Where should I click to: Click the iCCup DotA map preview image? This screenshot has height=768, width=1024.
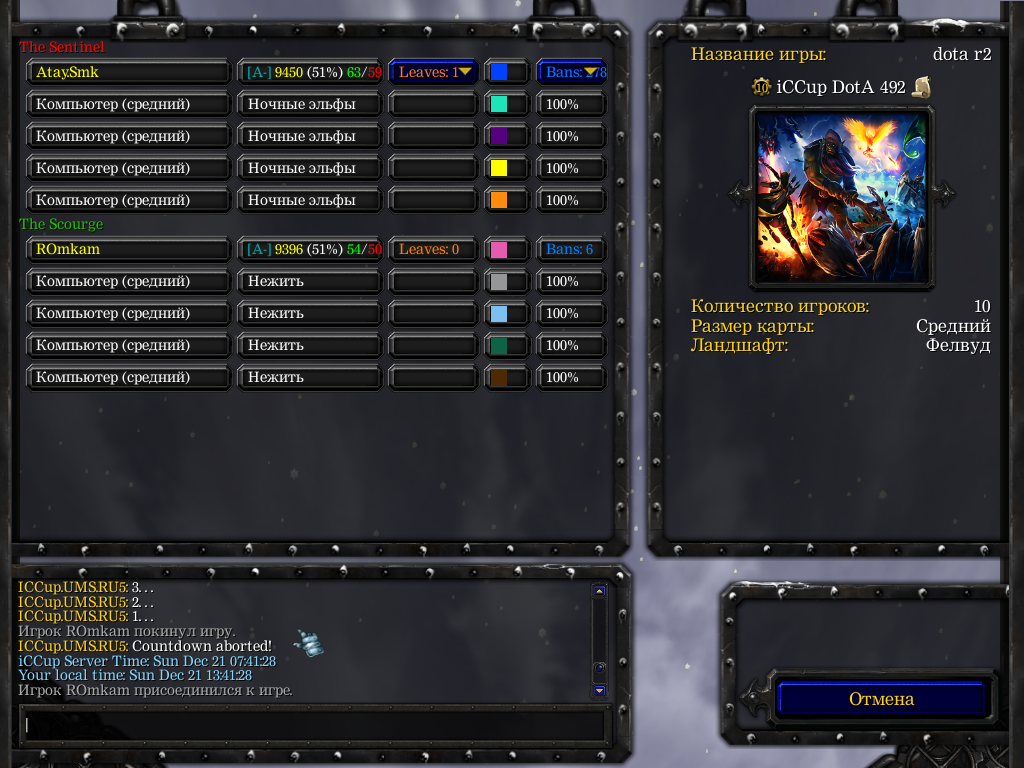(841, 196)
